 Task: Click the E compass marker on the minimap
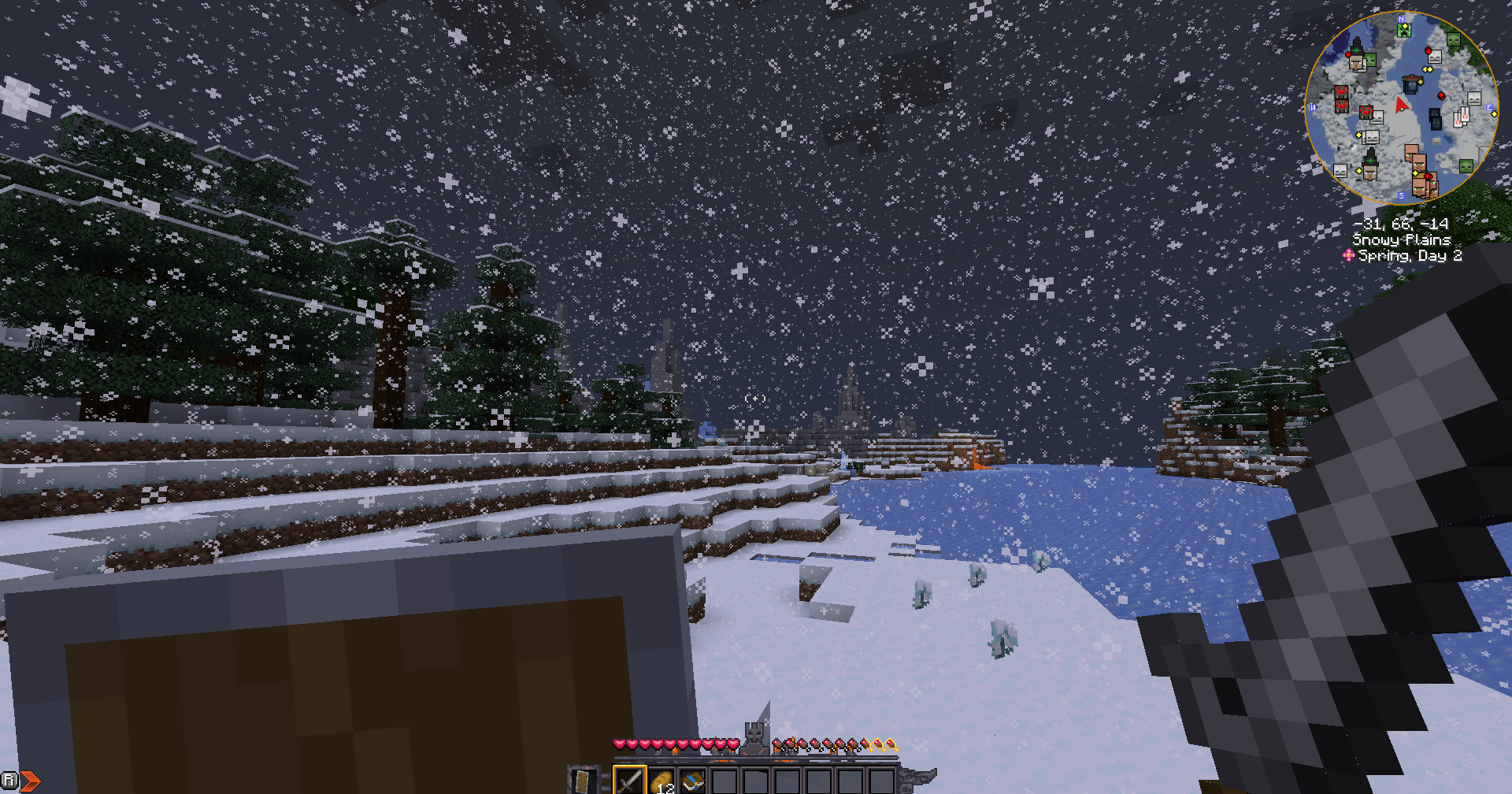point(1488,107)
